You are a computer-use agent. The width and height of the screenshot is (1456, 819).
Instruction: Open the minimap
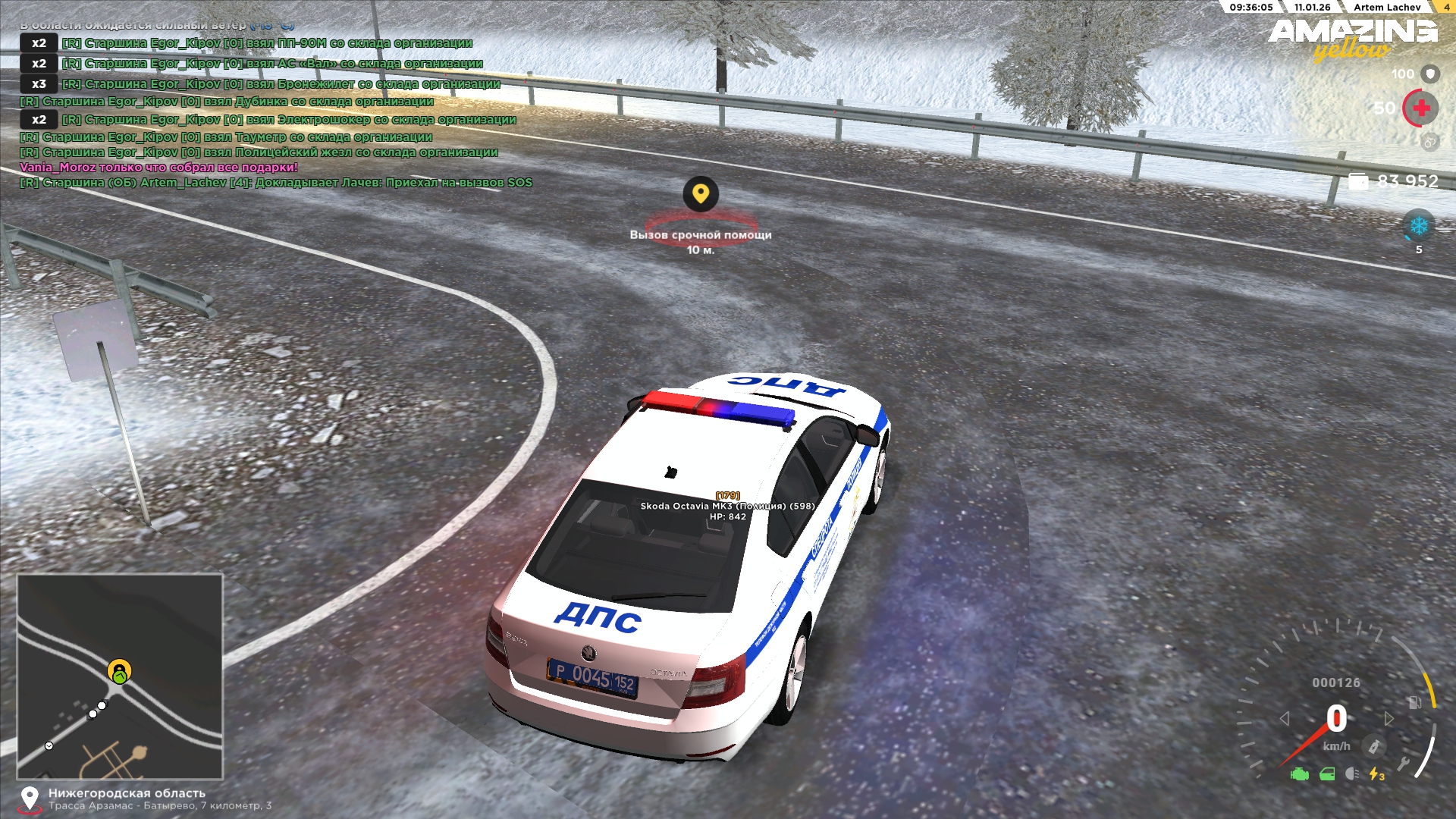coord(120,676)
